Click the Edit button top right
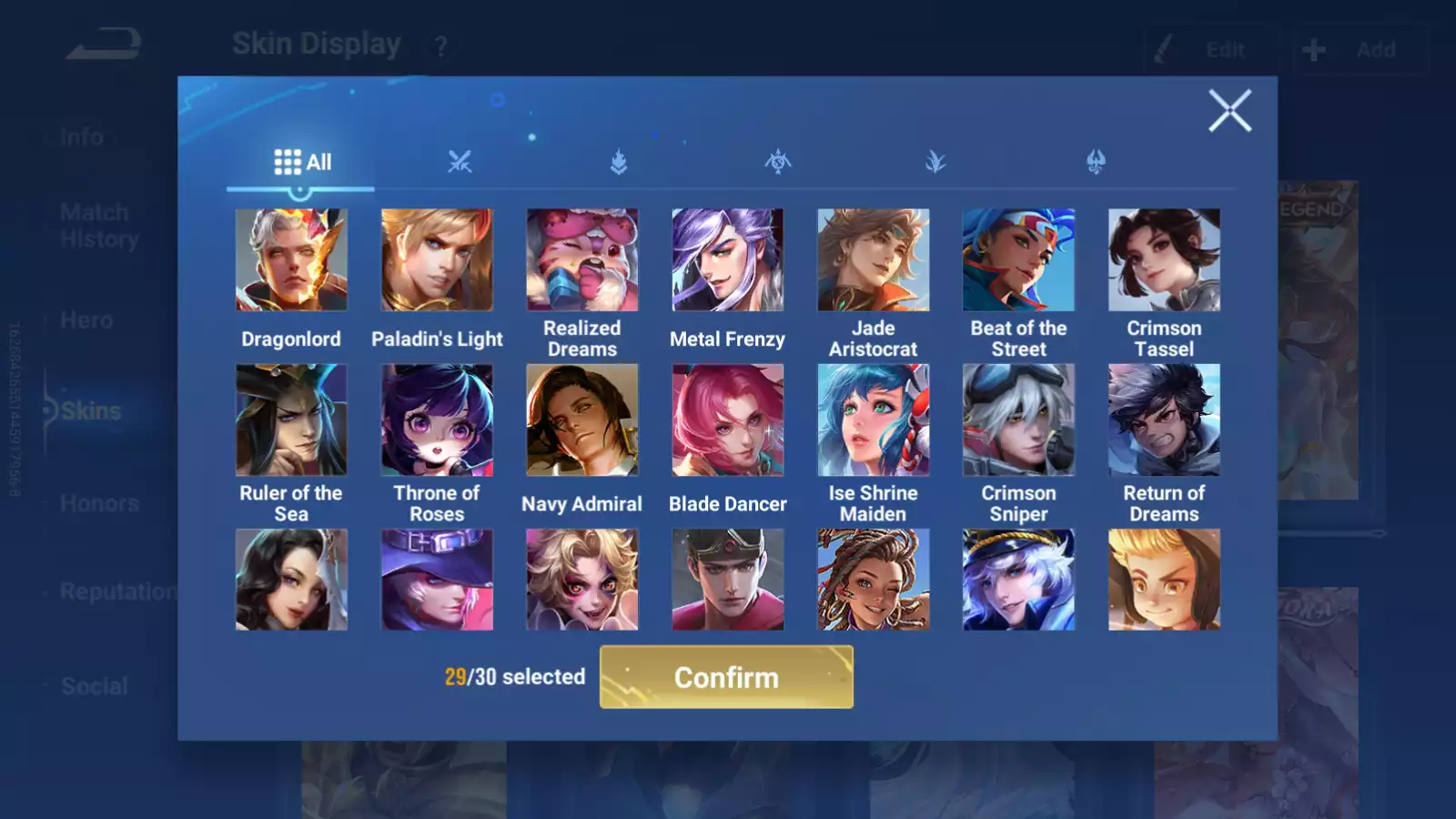 click(x=1210, y=50)
